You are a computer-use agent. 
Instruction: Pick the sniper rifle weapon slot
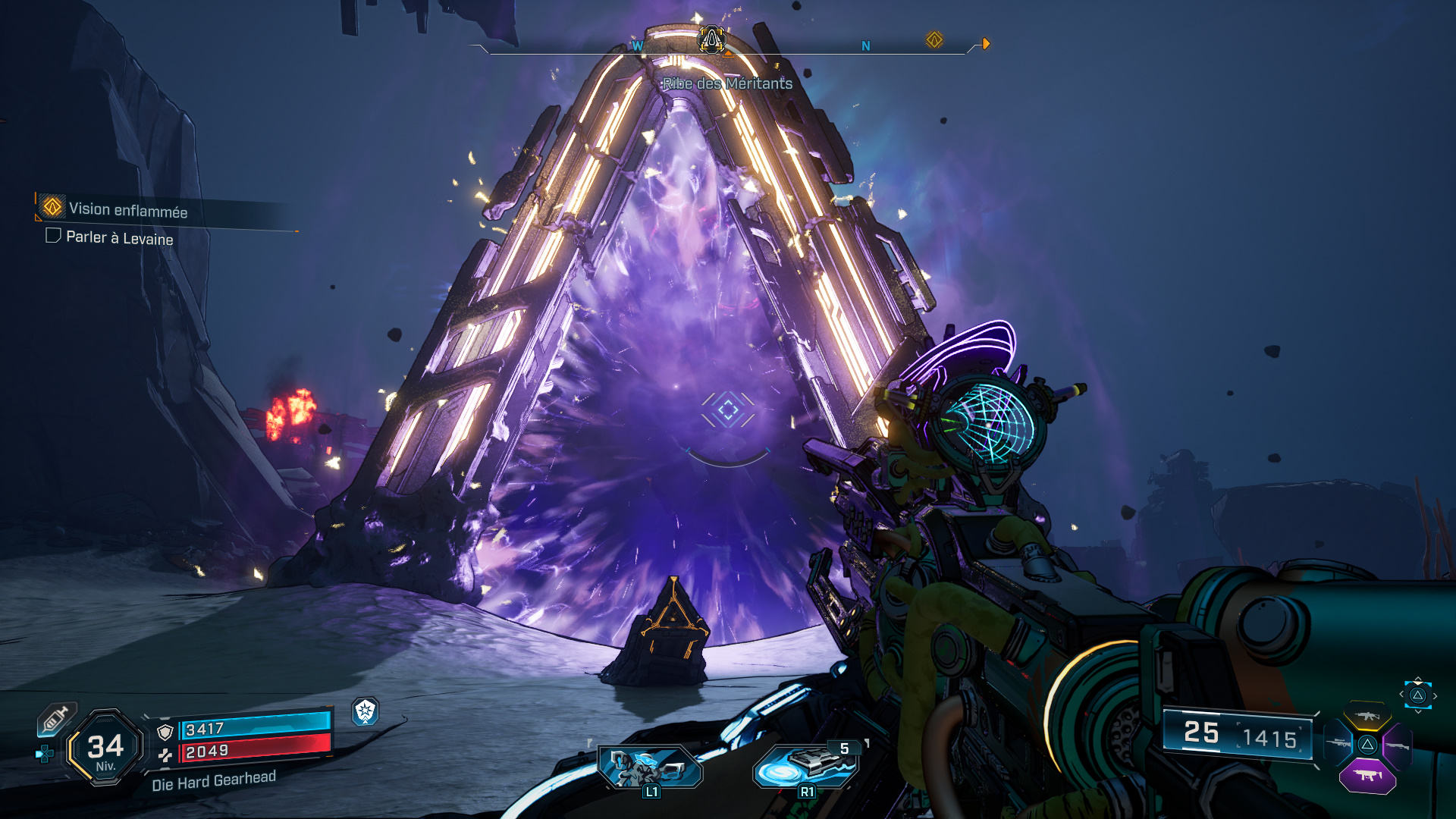coord(1338,743)
